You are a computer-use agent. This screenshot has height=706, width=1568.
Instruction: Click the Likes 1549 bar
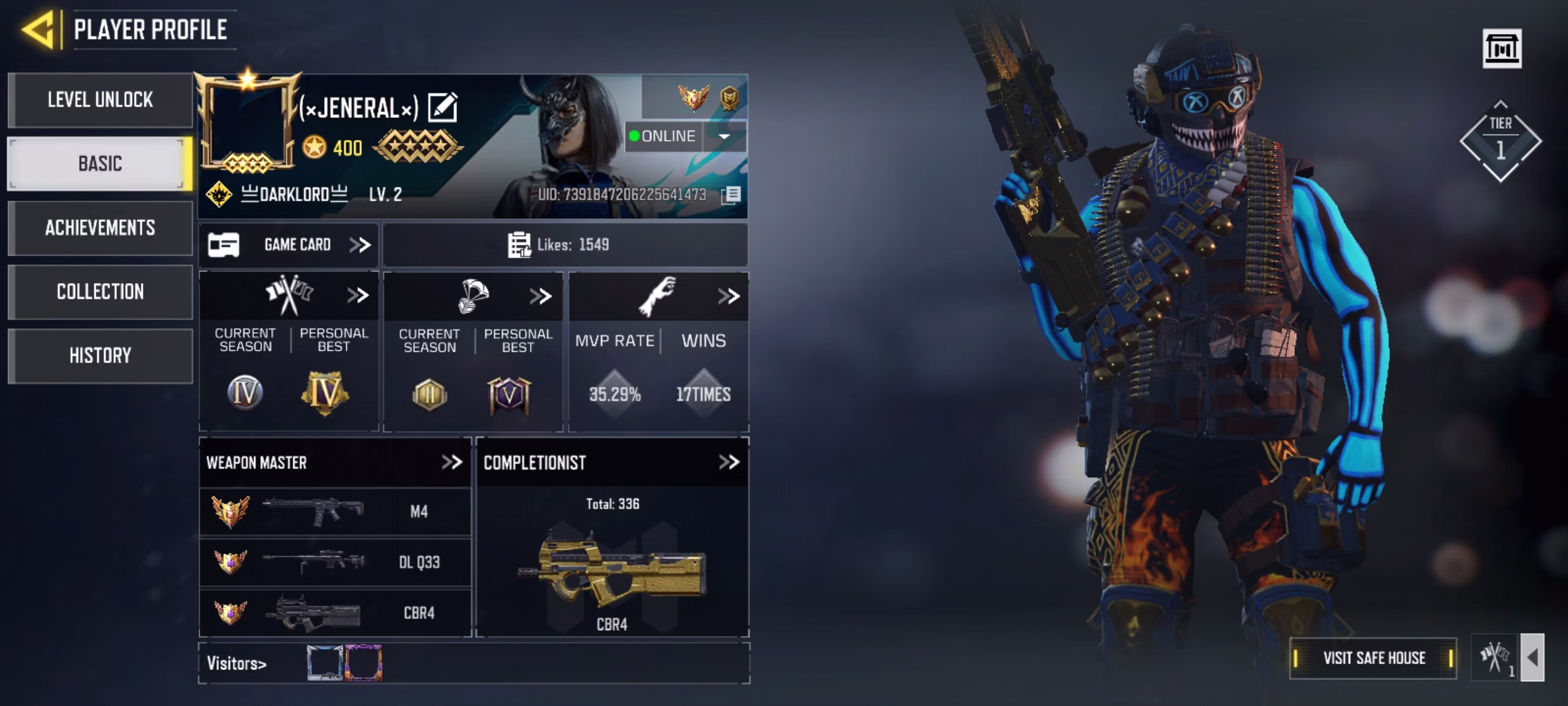click(564, 245)
